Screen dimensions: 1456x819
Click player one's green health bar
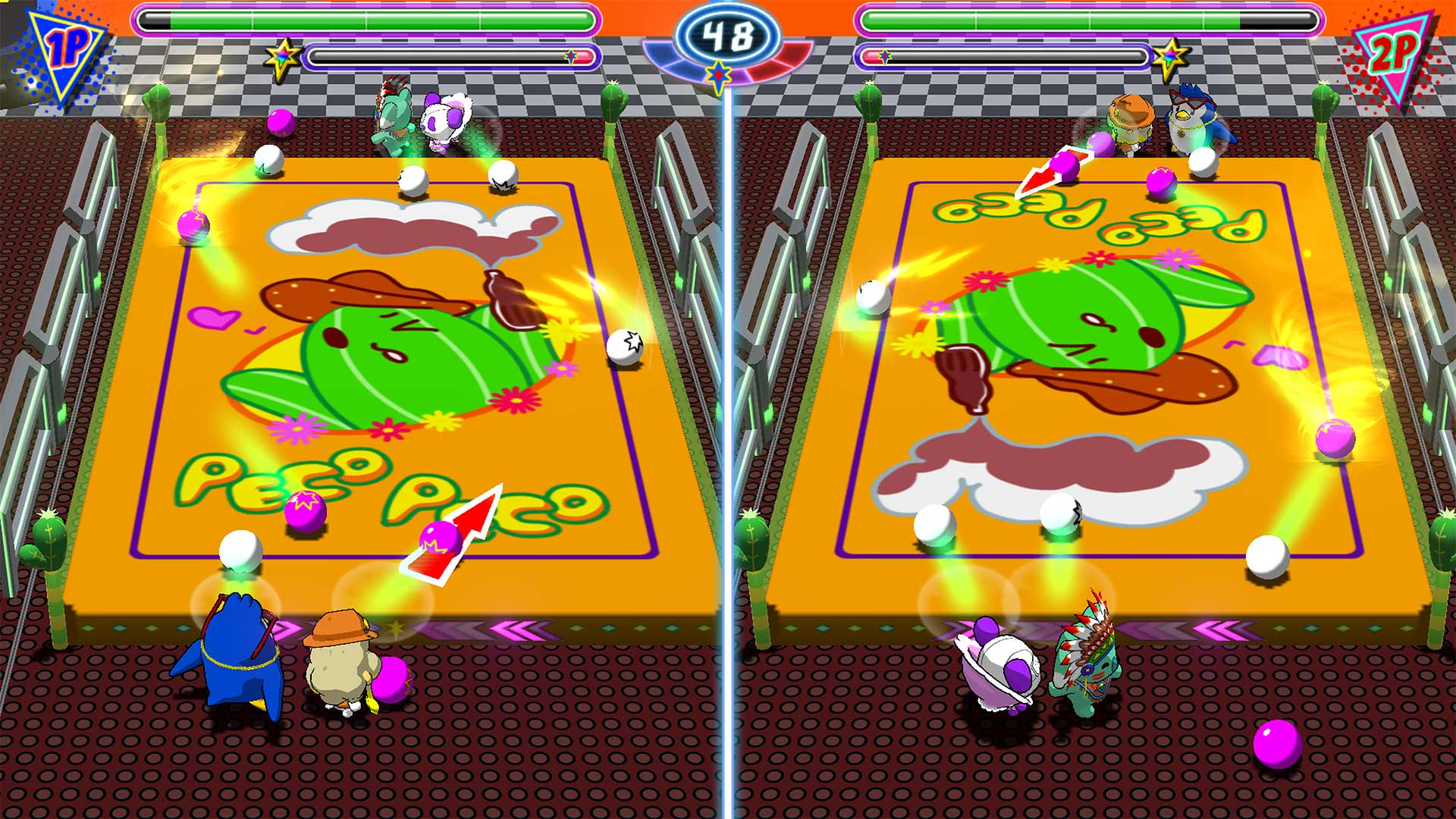pyautogui.click(x=364, y=19)
